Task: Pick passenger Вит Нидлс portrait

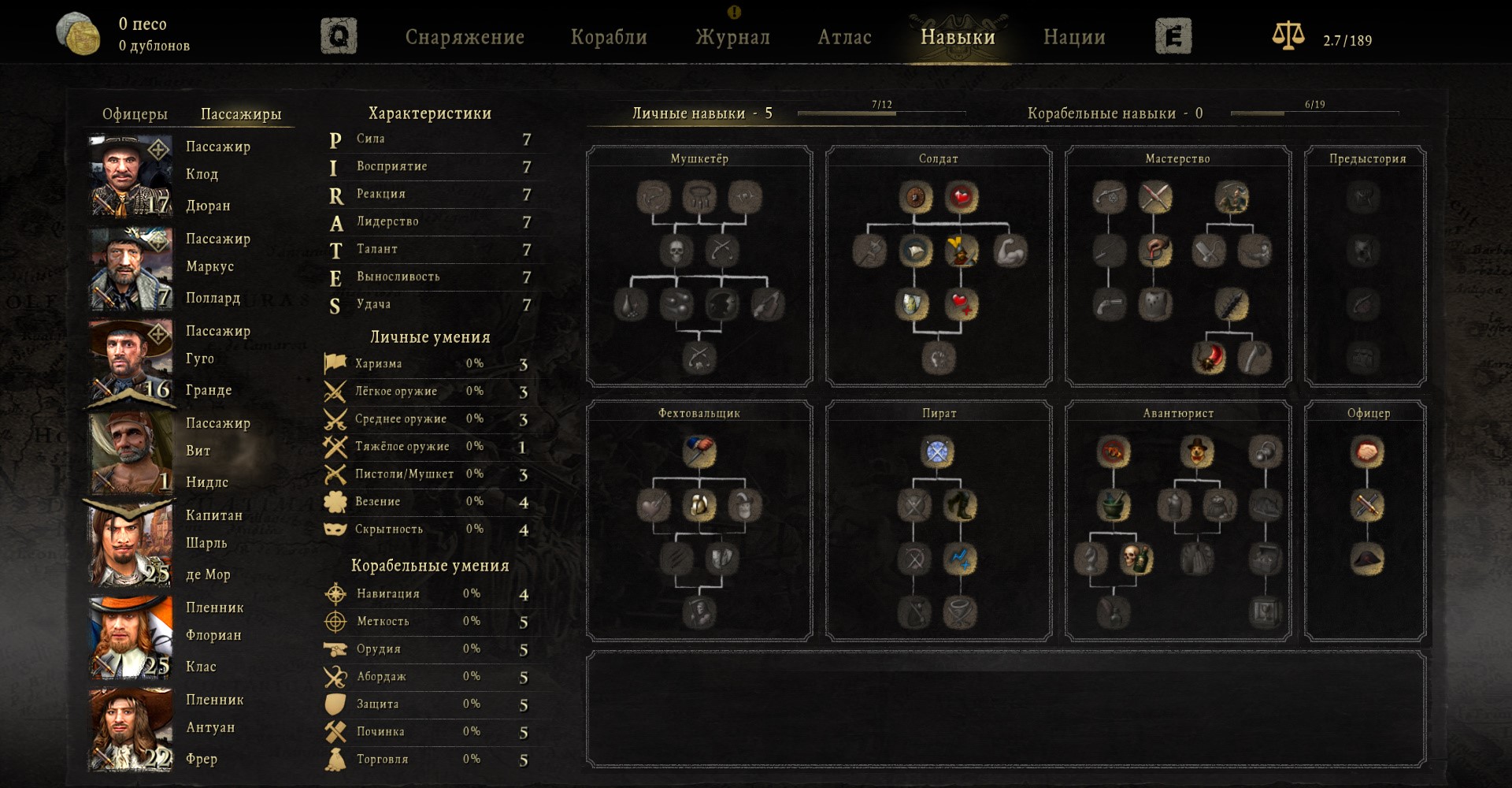Action: (131, 452)
